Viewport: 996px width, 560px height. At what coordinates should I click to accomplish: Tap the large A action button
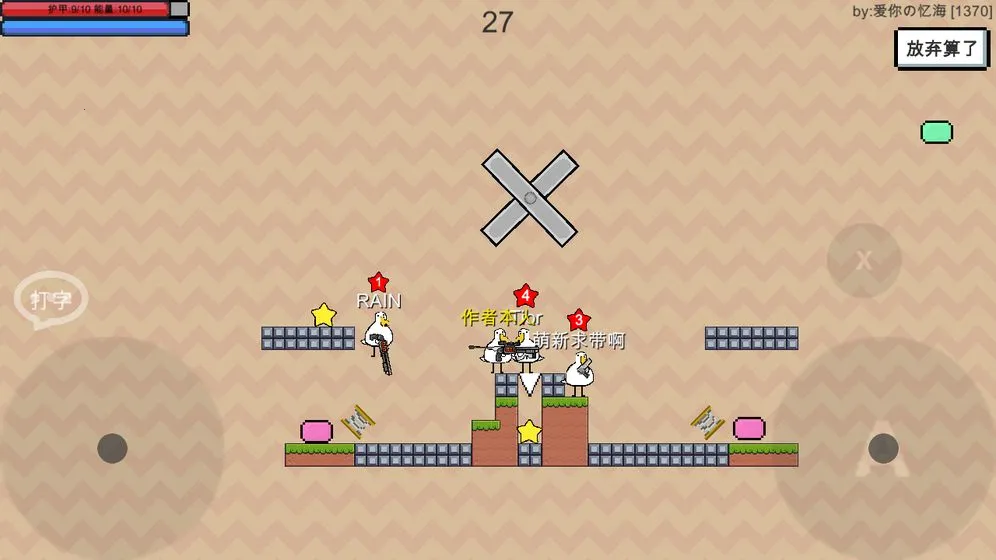[x=883, y=448]
